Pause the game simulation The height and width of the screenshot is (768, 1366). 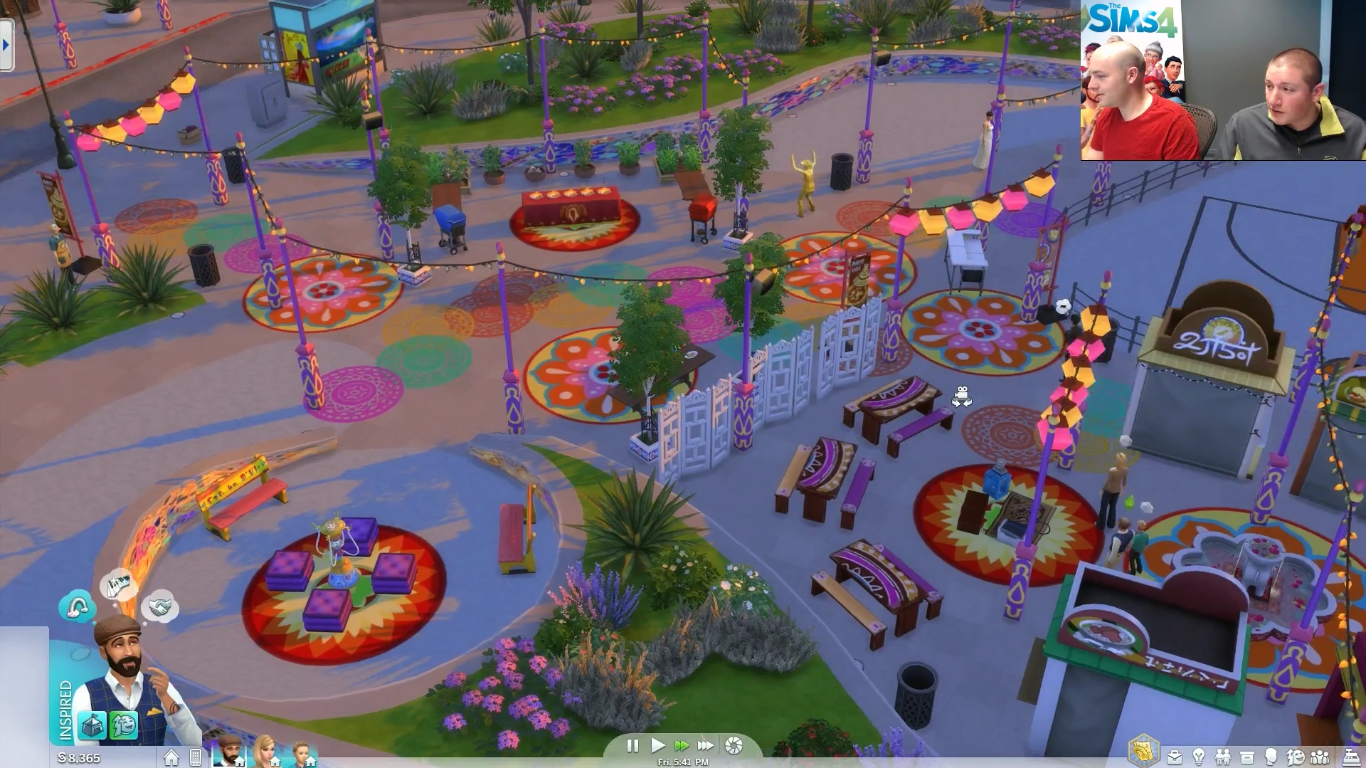(633, 745)
